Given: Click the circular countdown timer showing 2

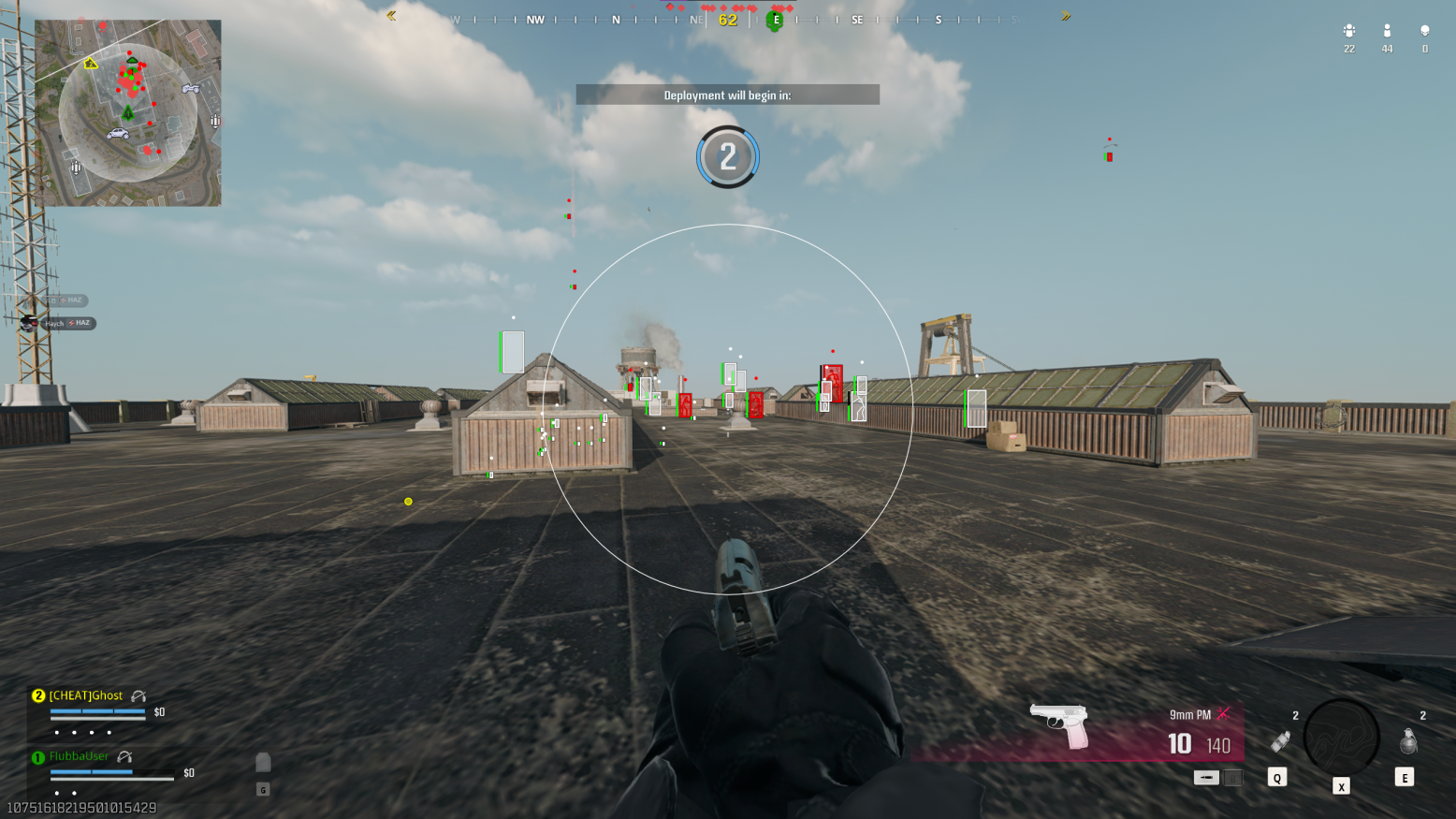Looking at the screenshot, I should [728, 157].
